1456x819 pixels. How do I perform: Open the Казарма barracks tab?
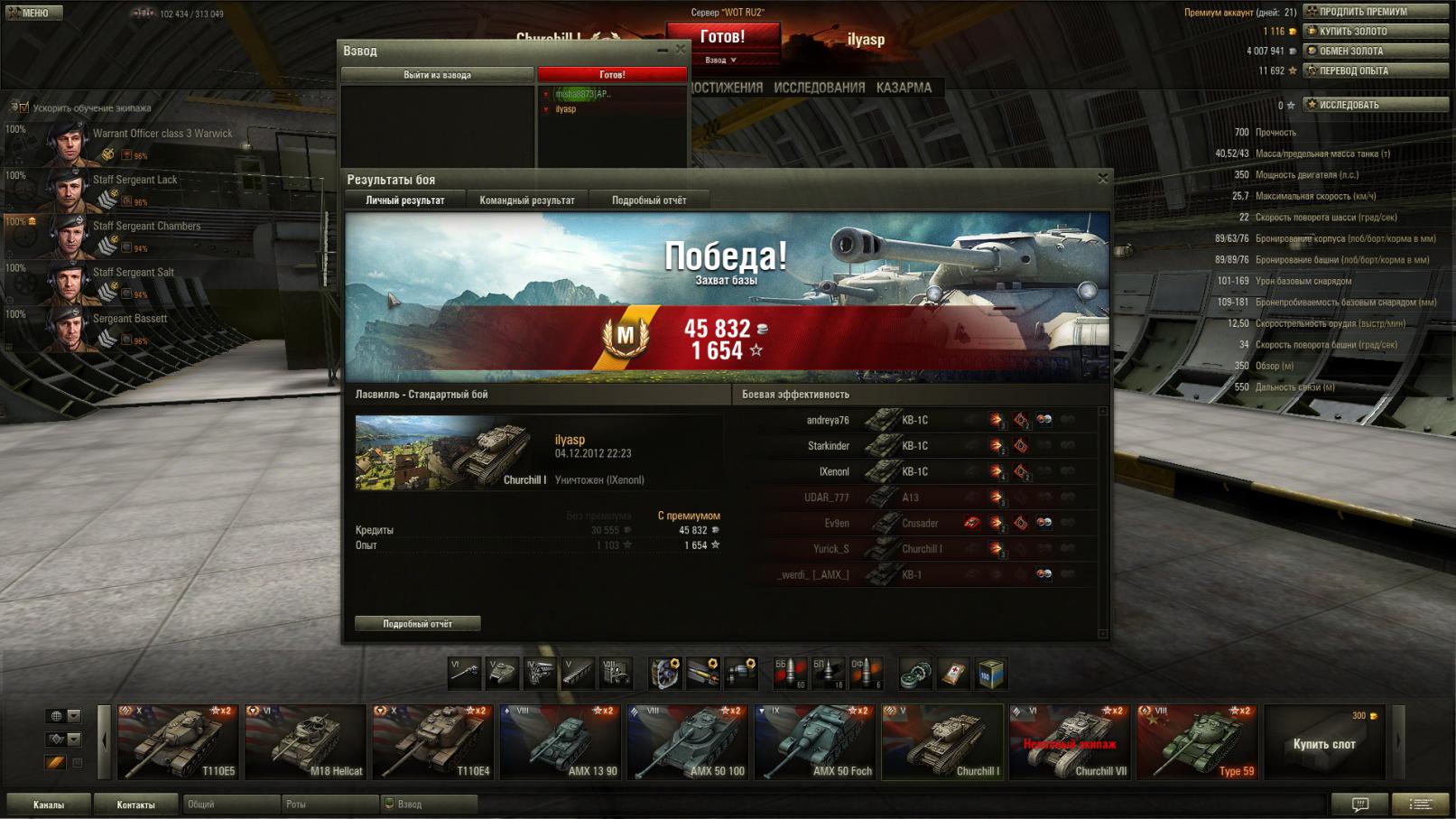coord(904,88)
